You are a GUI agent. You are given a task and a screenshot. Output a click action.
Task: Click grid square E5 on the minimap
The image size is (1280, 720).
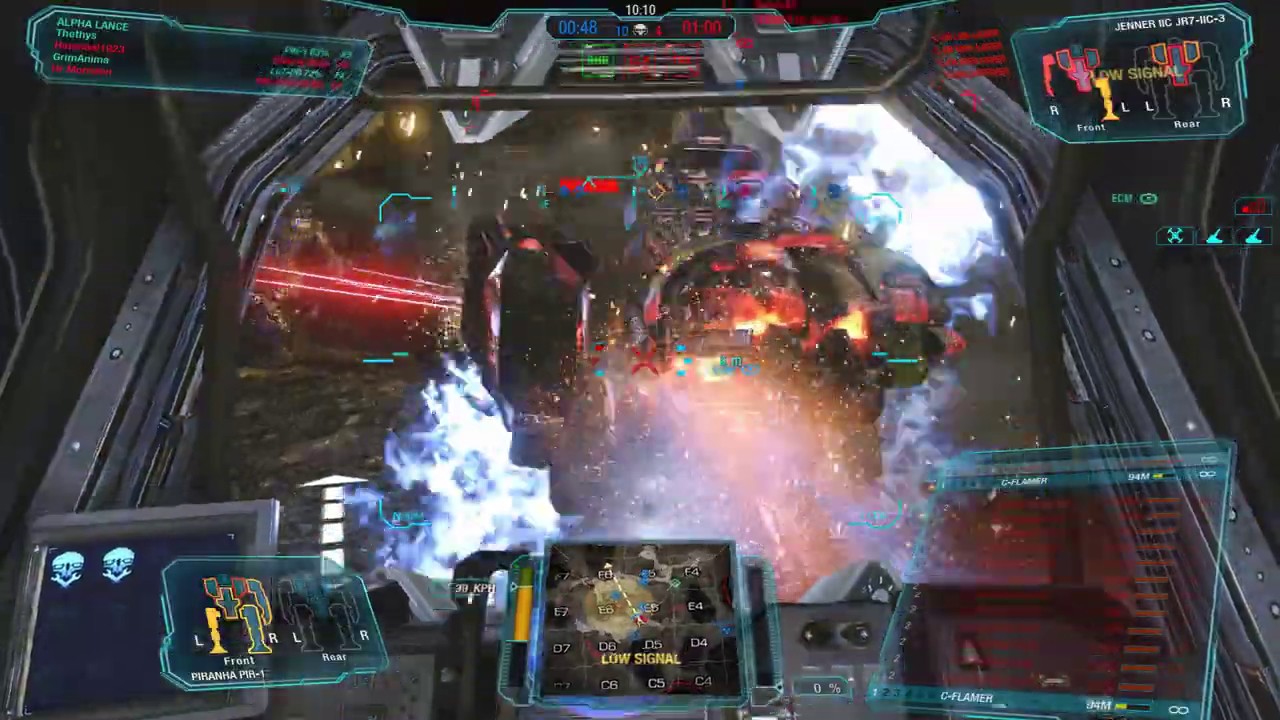651,606
